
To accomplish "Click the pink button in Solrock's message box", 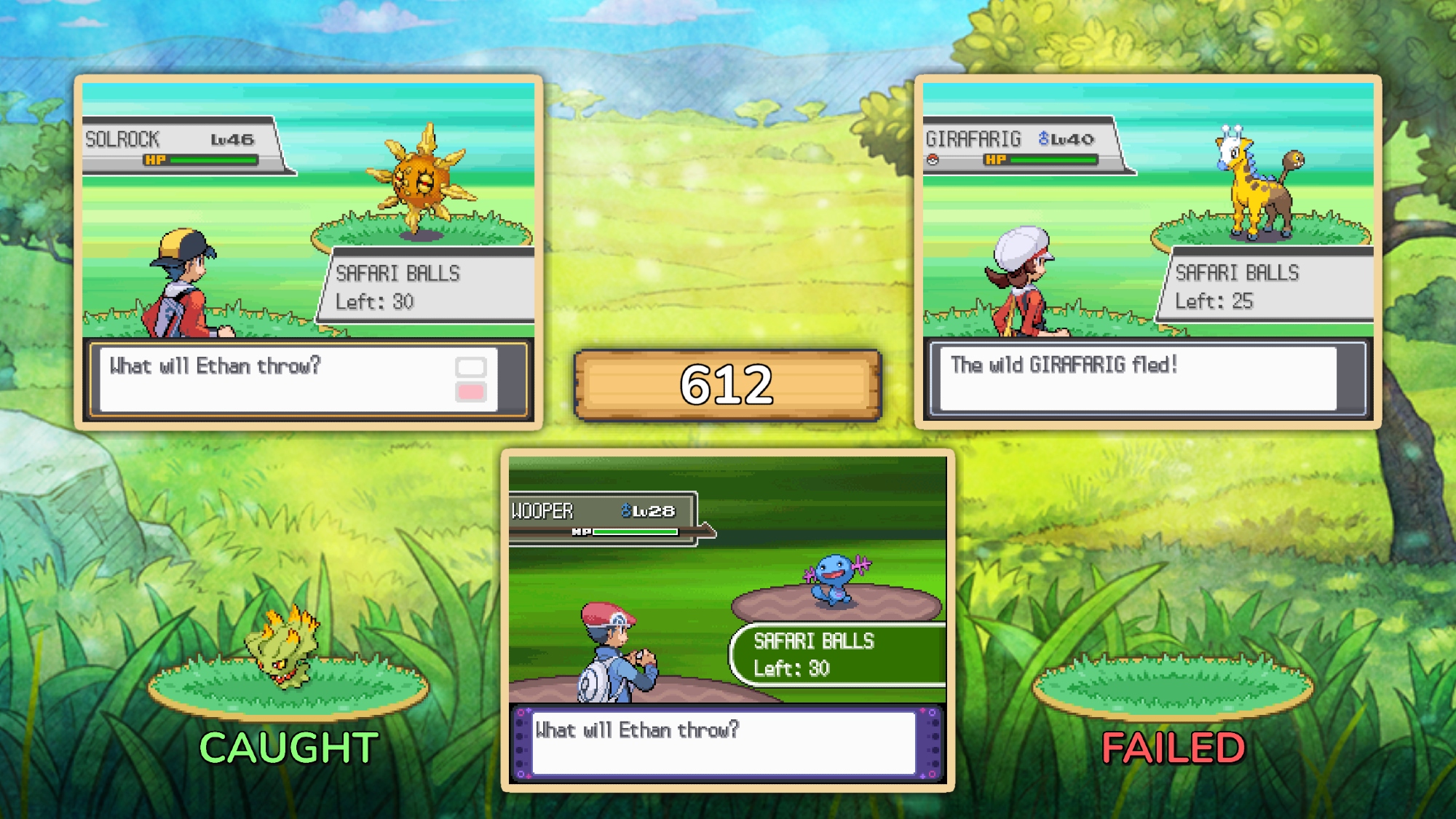I will [470, 392].
